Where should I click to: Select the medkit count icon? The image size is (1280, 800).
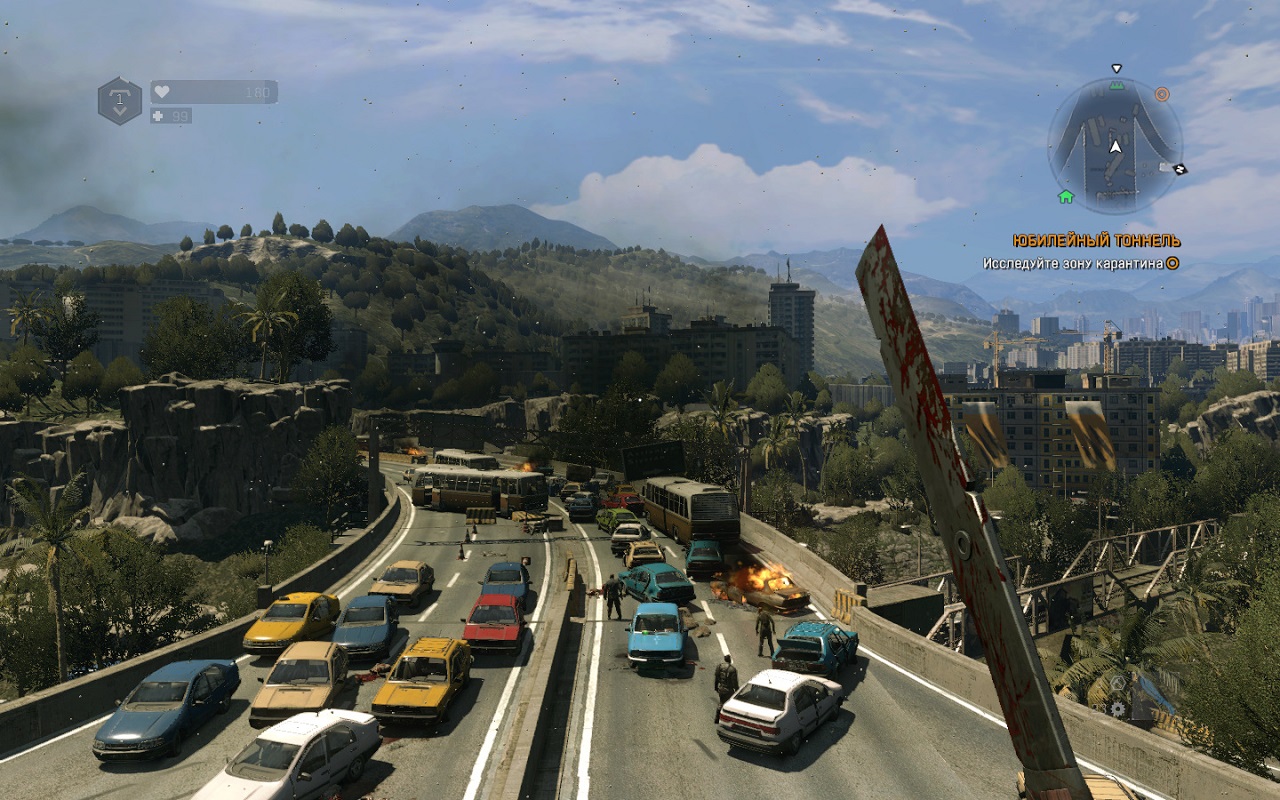(158, 116)
